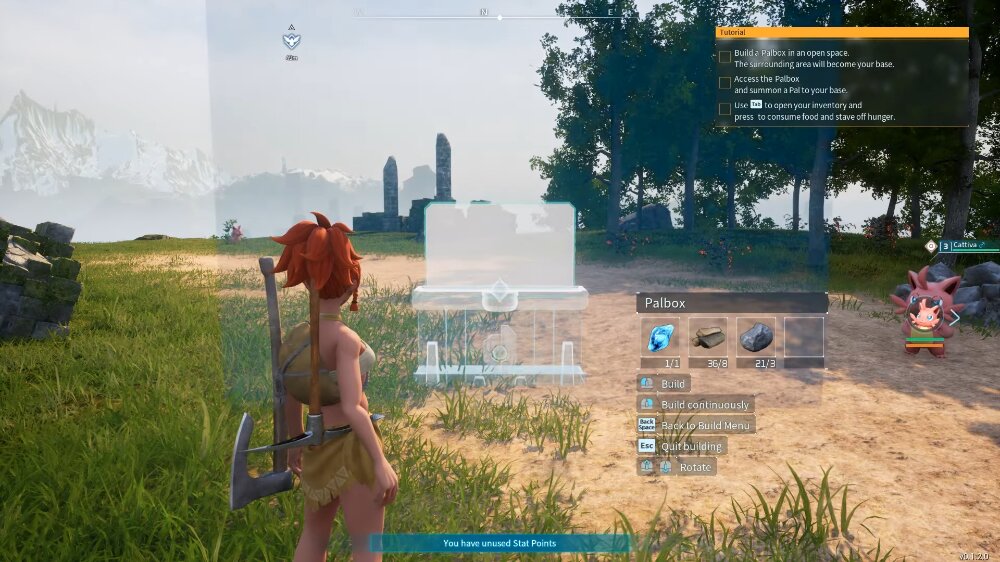Select the Wood material slot
The height and width of the screenshot is (562, 1000).
tap(708, 337)
